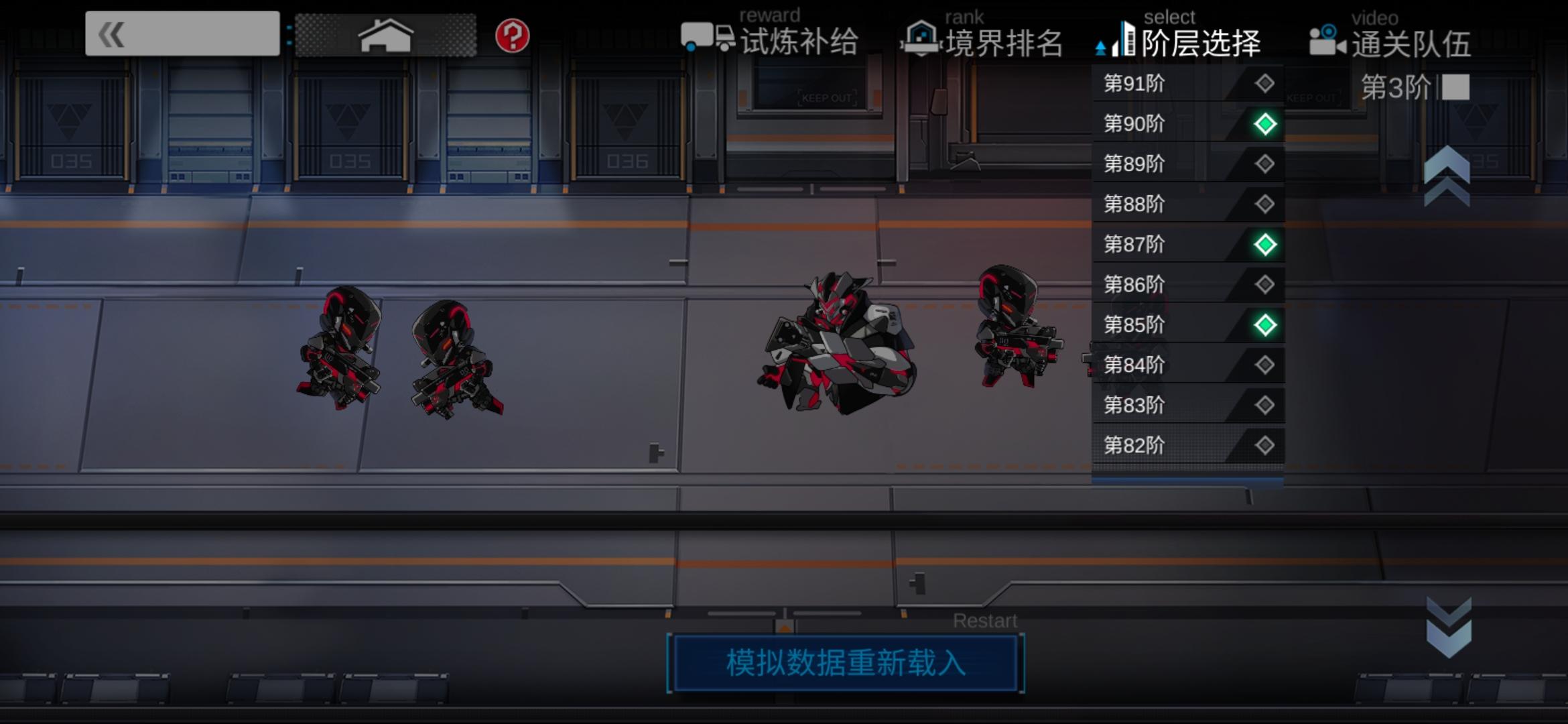This screenshot has width=1568, height=724.
Task: Click the cube icon next to 境界排名
Action: [922, 38]
